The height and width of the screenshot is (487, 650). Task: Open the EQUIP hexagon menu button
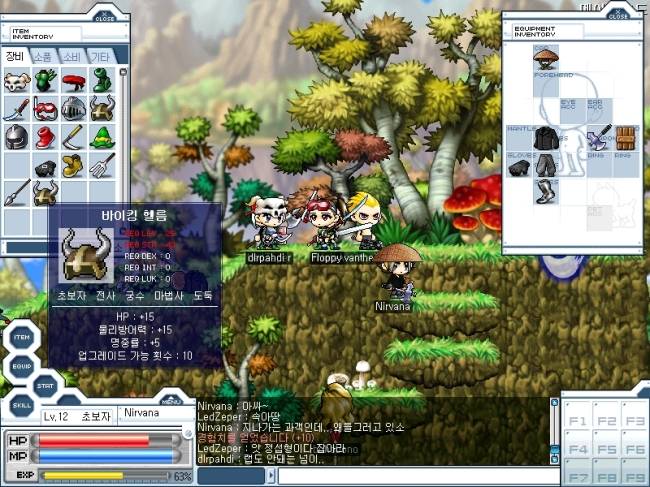coord(22,366)
